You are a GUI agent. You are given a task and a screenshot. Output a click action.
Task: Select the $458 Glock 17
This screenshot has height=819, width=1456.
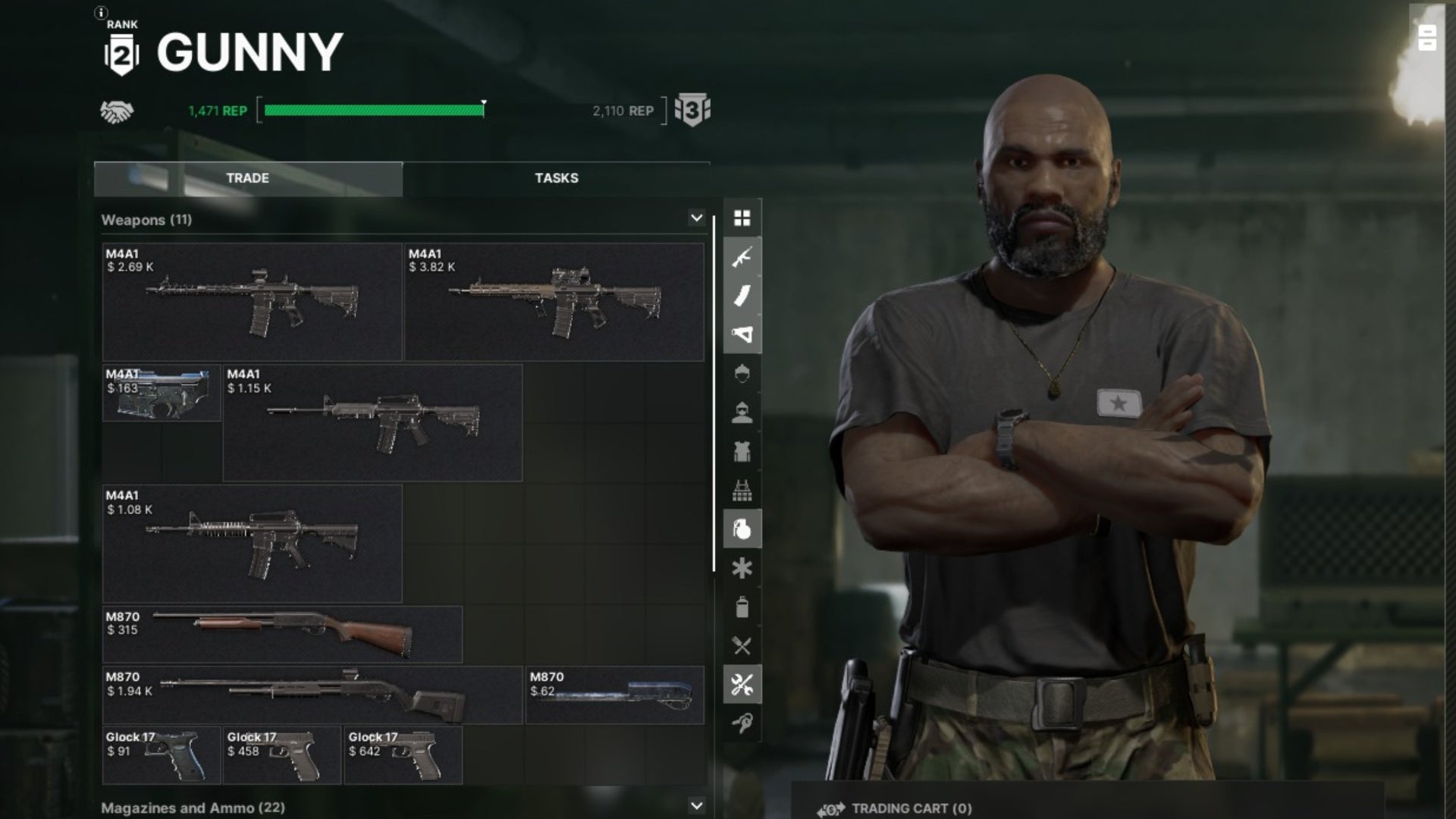(282, 755)
